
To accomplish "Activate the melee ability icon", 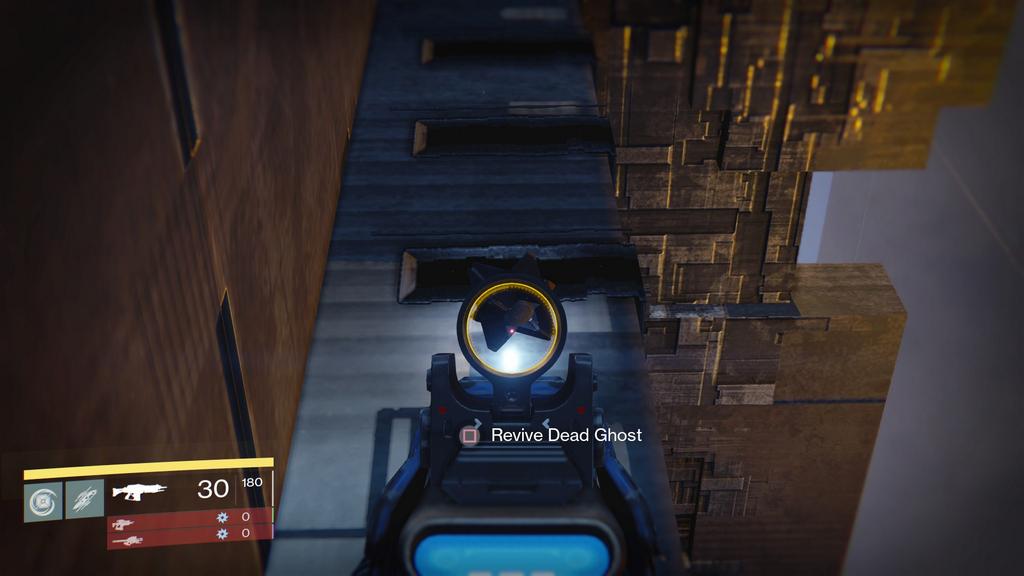I will (85, 500).
